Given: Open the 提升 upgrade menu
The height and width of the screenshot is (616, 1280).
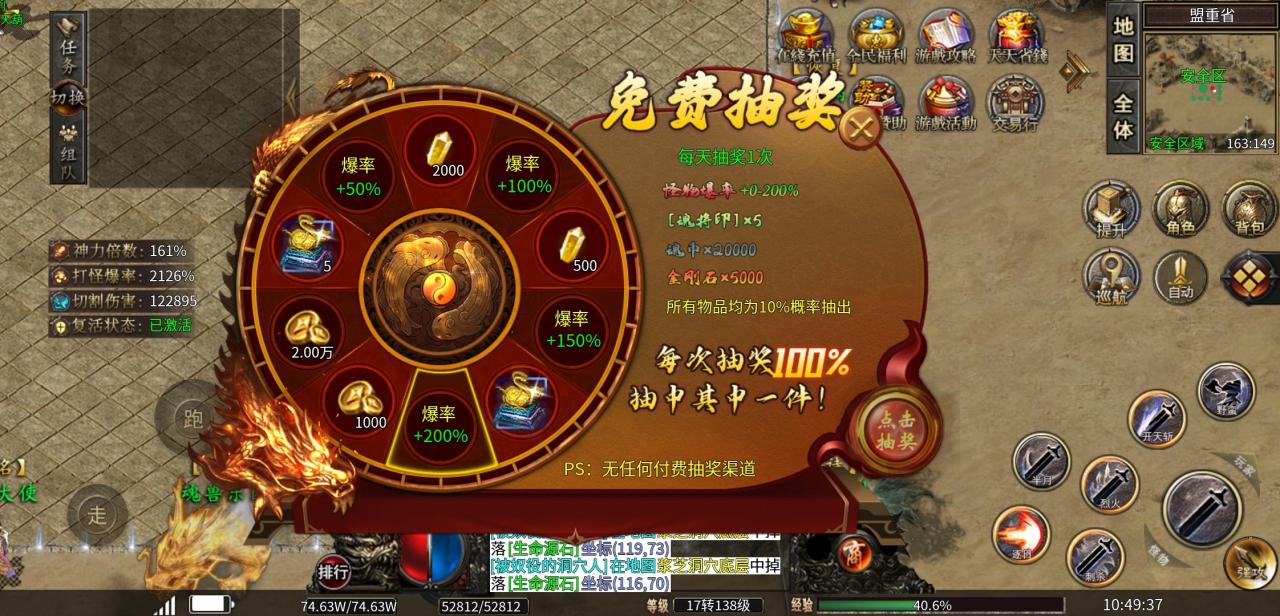Looking at the screenshot, I should click(x=1111, y=208).
